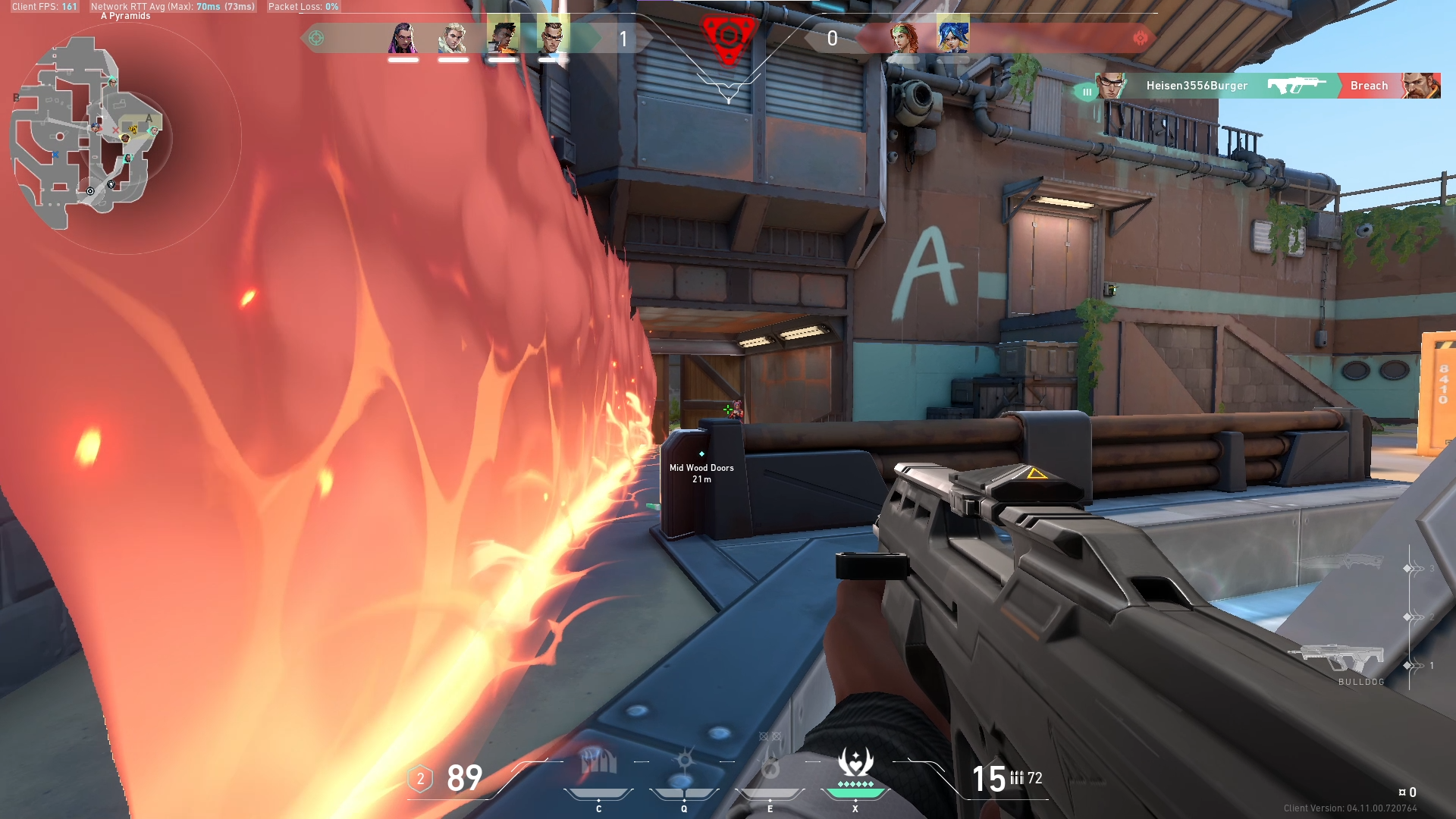
Task: Click the shield armor icon beside health
Action: pyautogui.click(x=420, y=779)
